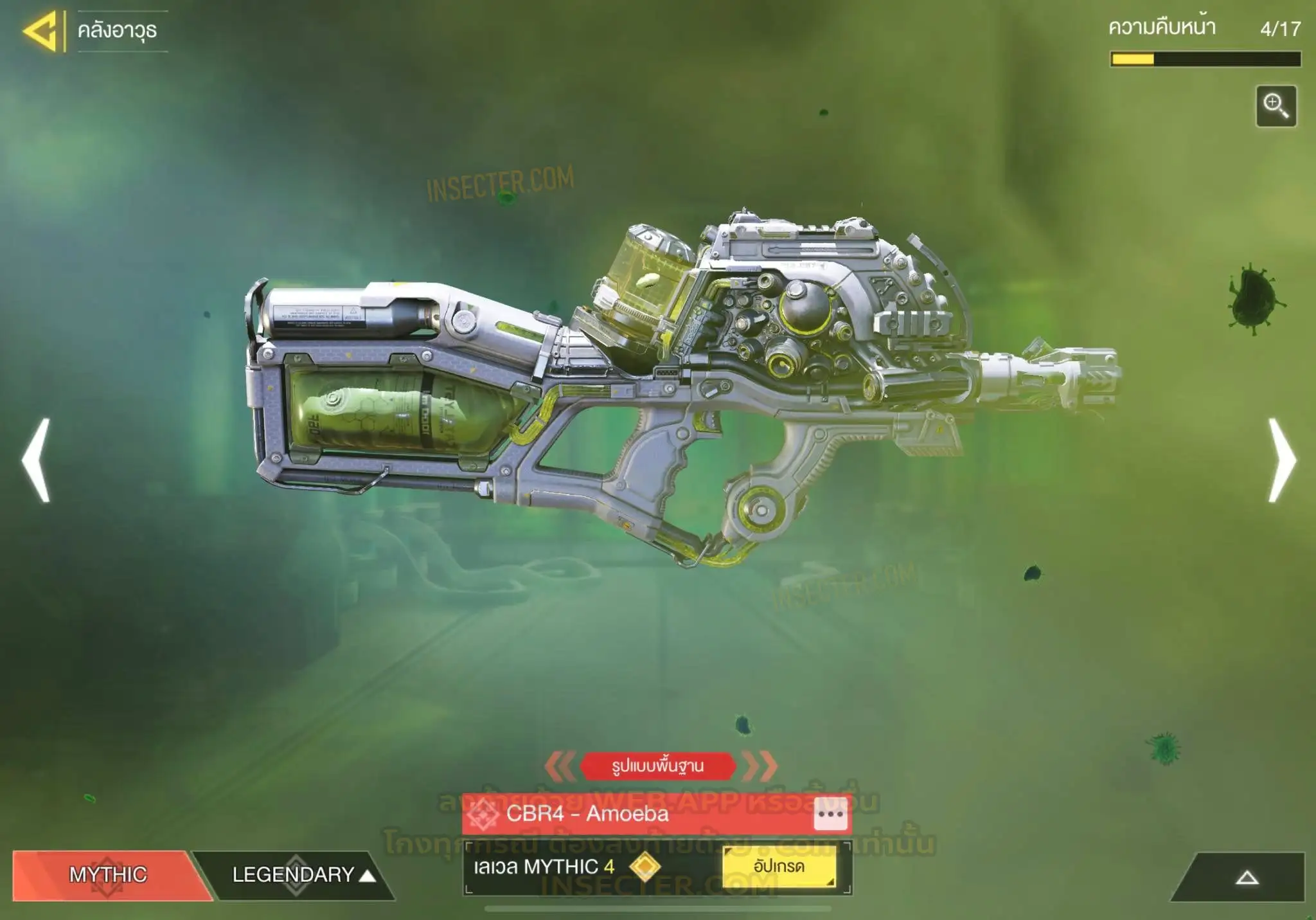The width and height of the screenshot is (1316, 920).
Task: Show the previous weapon with left arrow
Action: click(37, 460)
